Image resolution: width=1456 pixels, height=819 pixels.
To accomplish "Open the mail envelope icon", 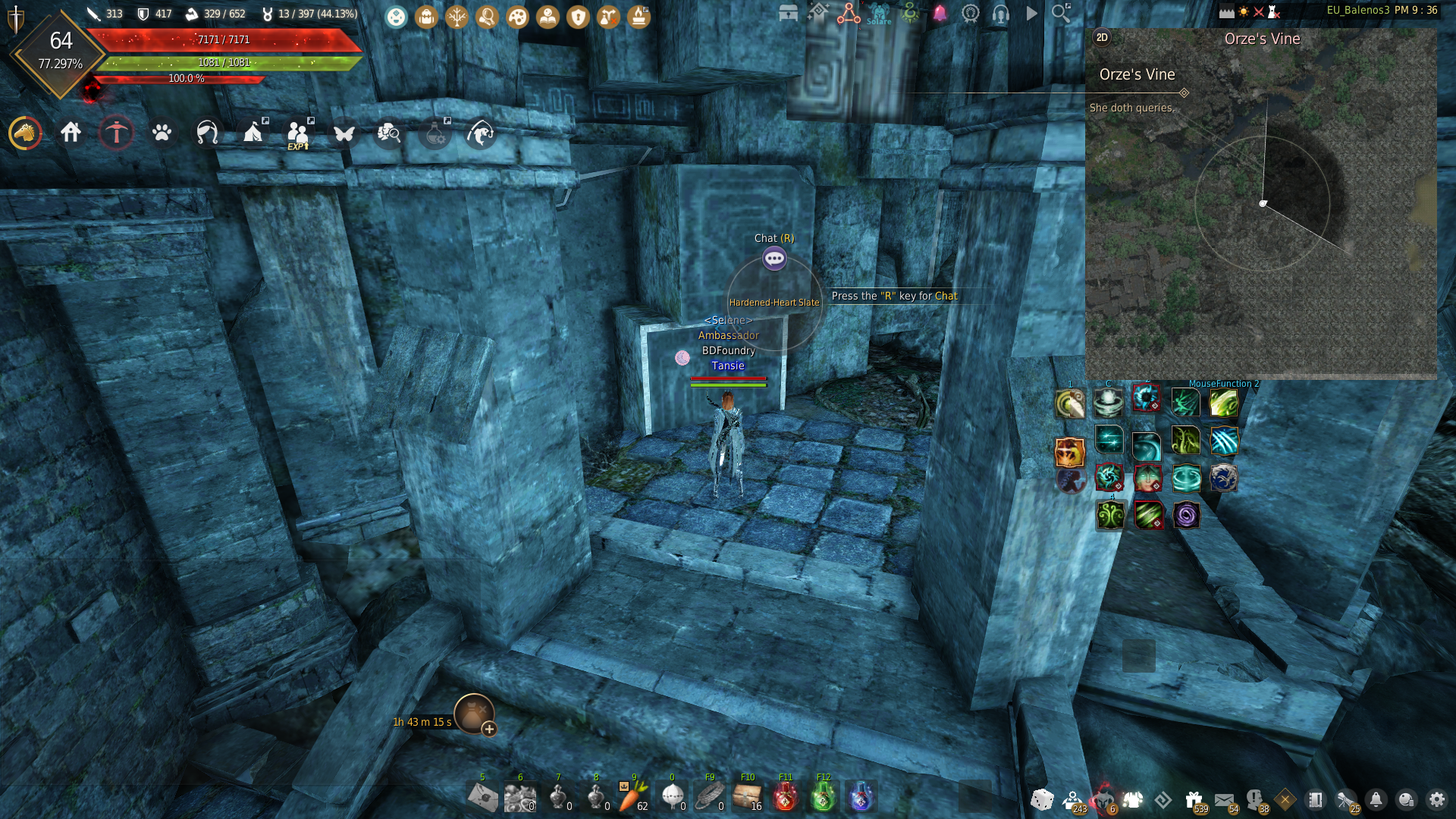I will 1223,799.
